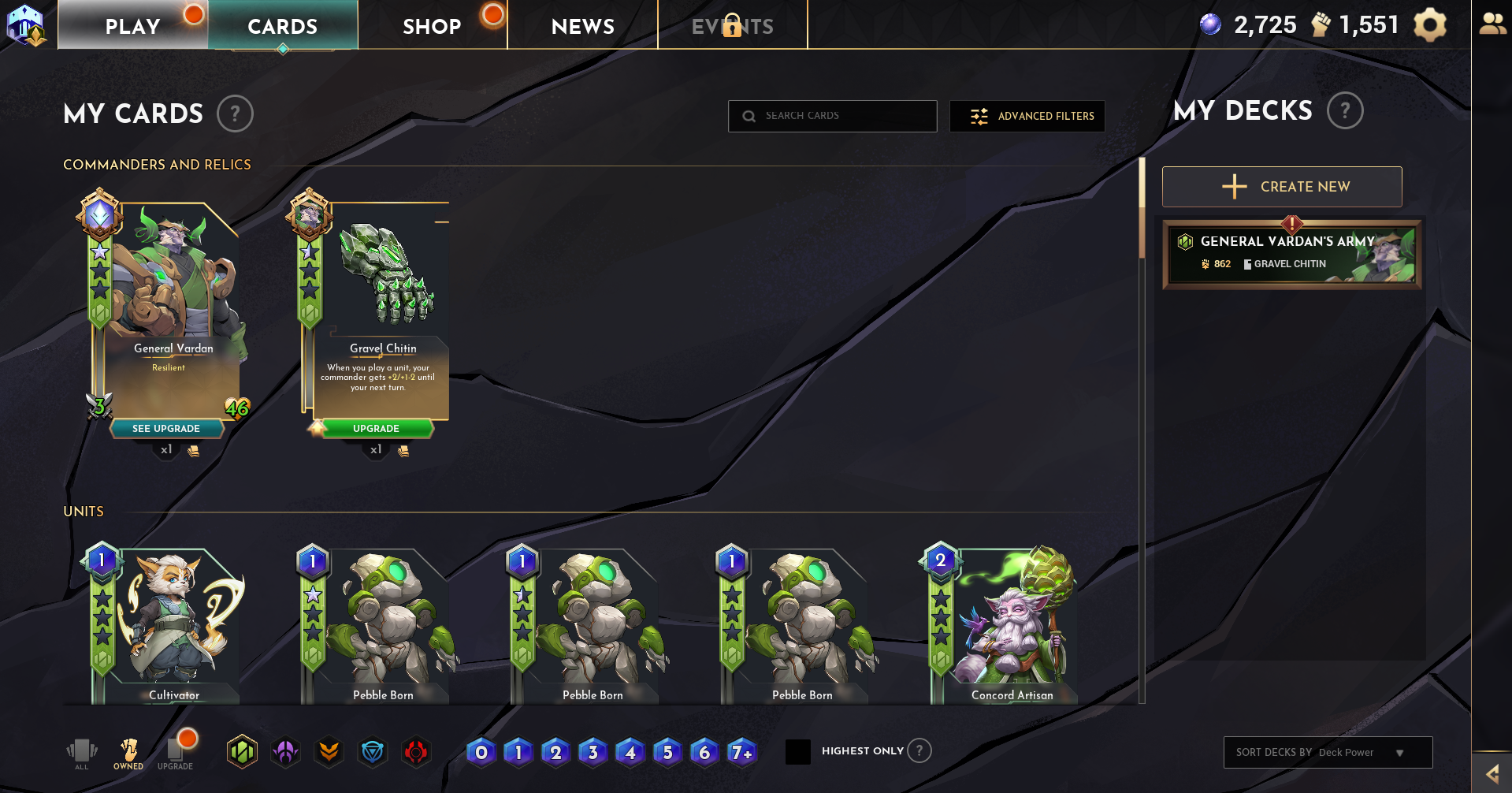1512x793 pixels.
Task: Open the Sort Decks By dropdown
Action: (x=1328, y=752)
